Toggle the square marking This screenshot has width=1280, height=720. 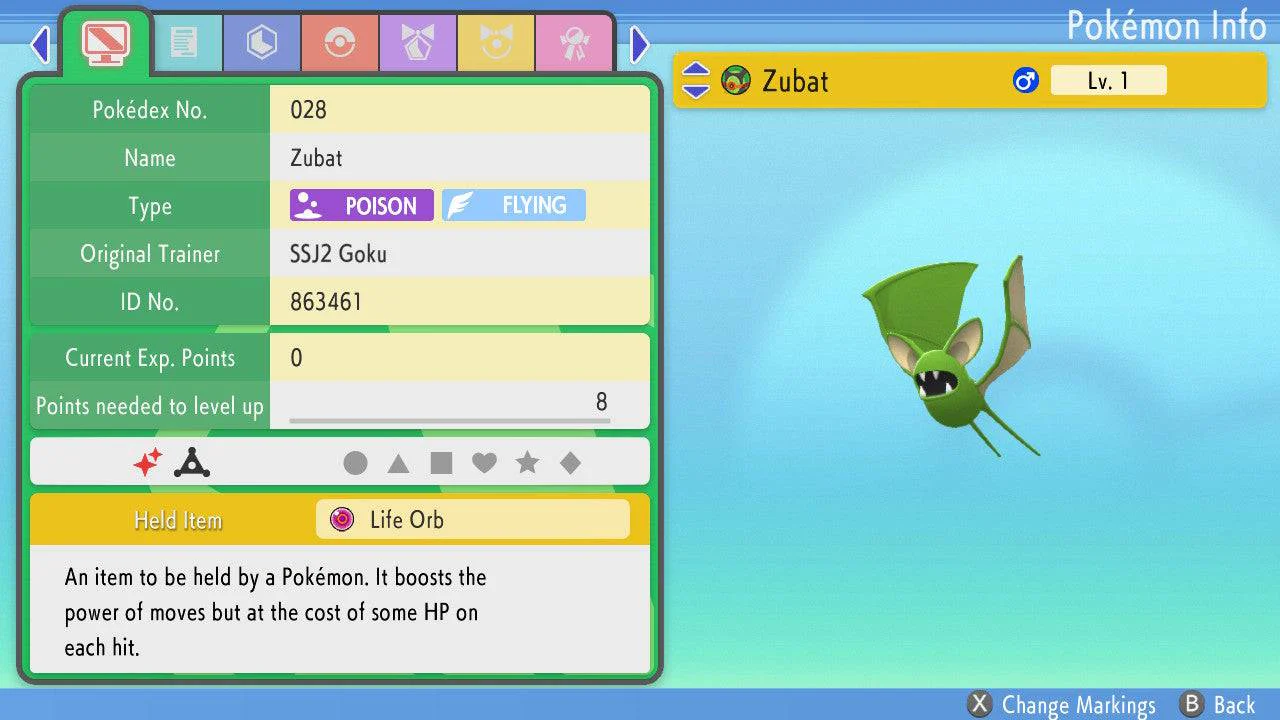(441, 463)
